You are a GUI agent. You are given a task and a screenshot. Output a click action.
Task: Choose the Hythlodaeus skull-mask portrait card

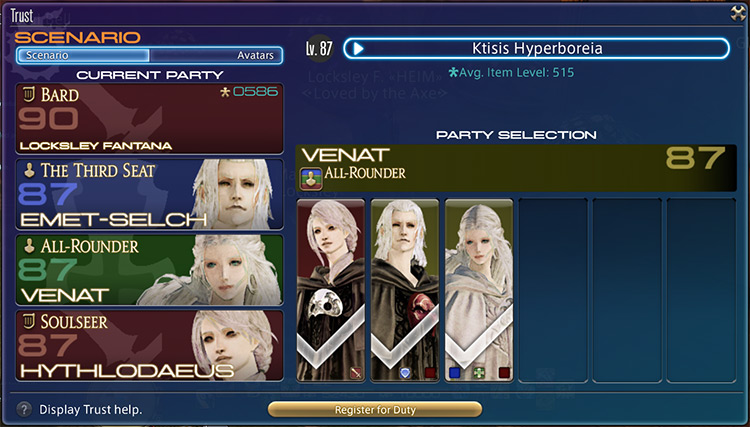pyautogui.click(x=331, y=290)
